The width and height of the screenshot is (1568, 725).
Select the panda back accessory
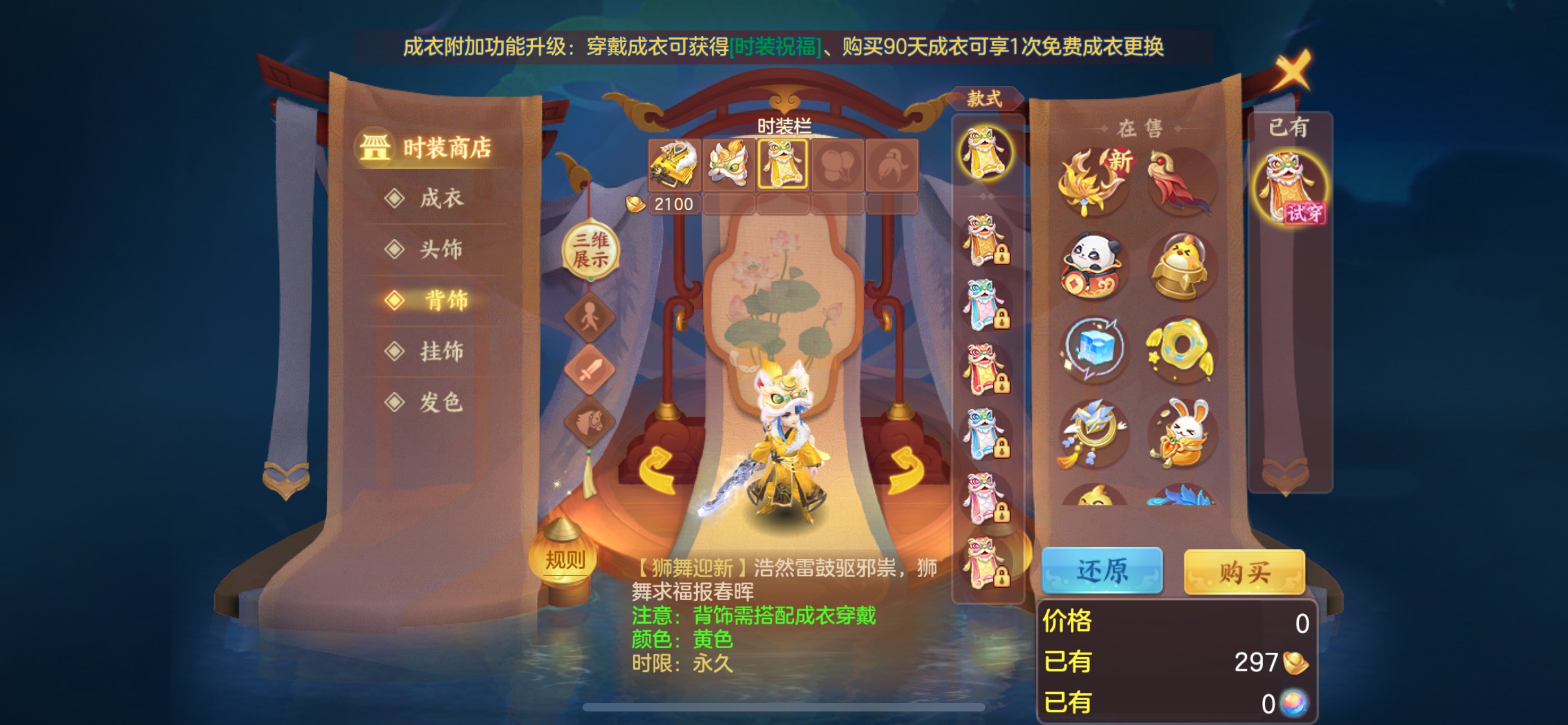point(1093,266)
